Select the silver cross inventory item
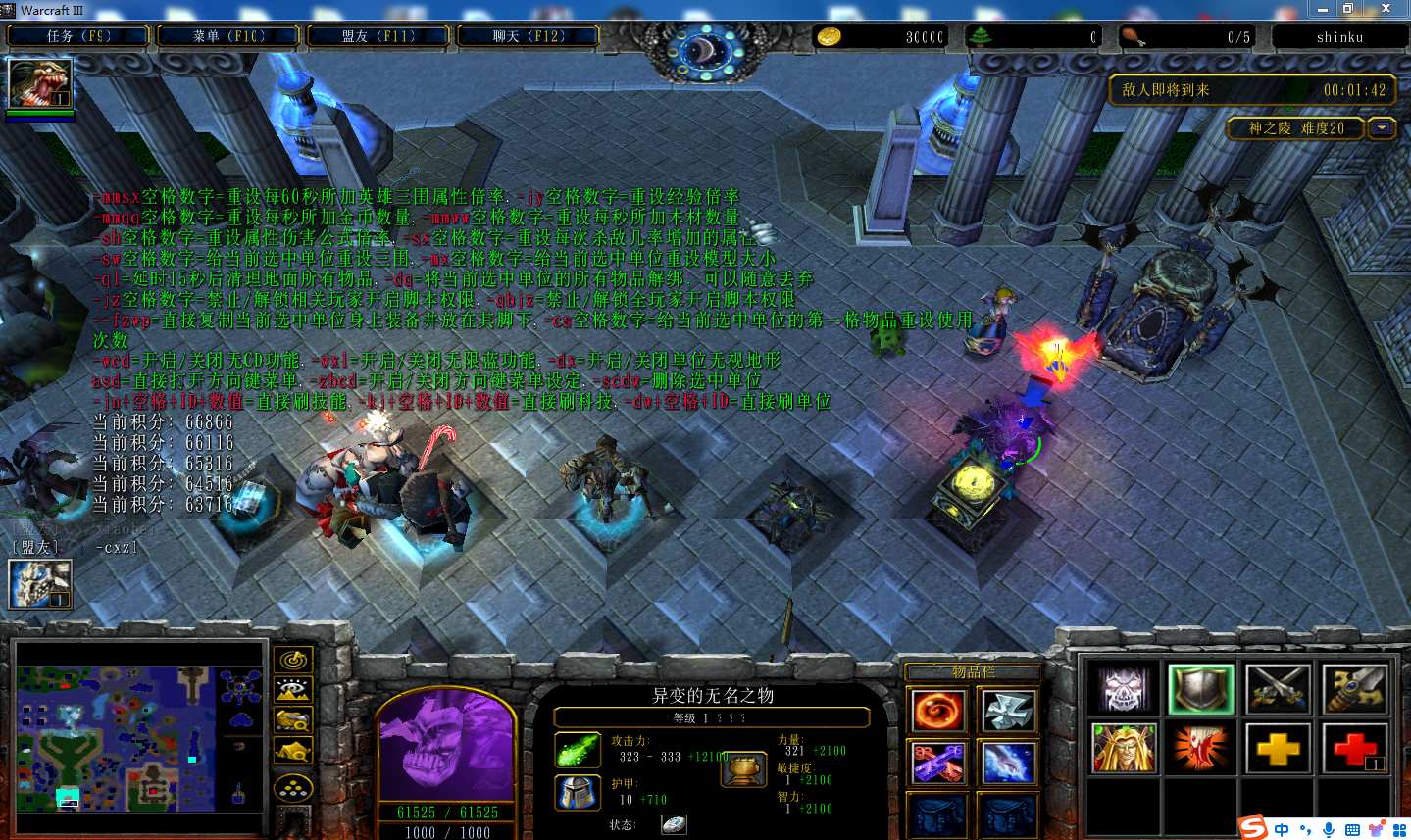 coord(1008,711)
